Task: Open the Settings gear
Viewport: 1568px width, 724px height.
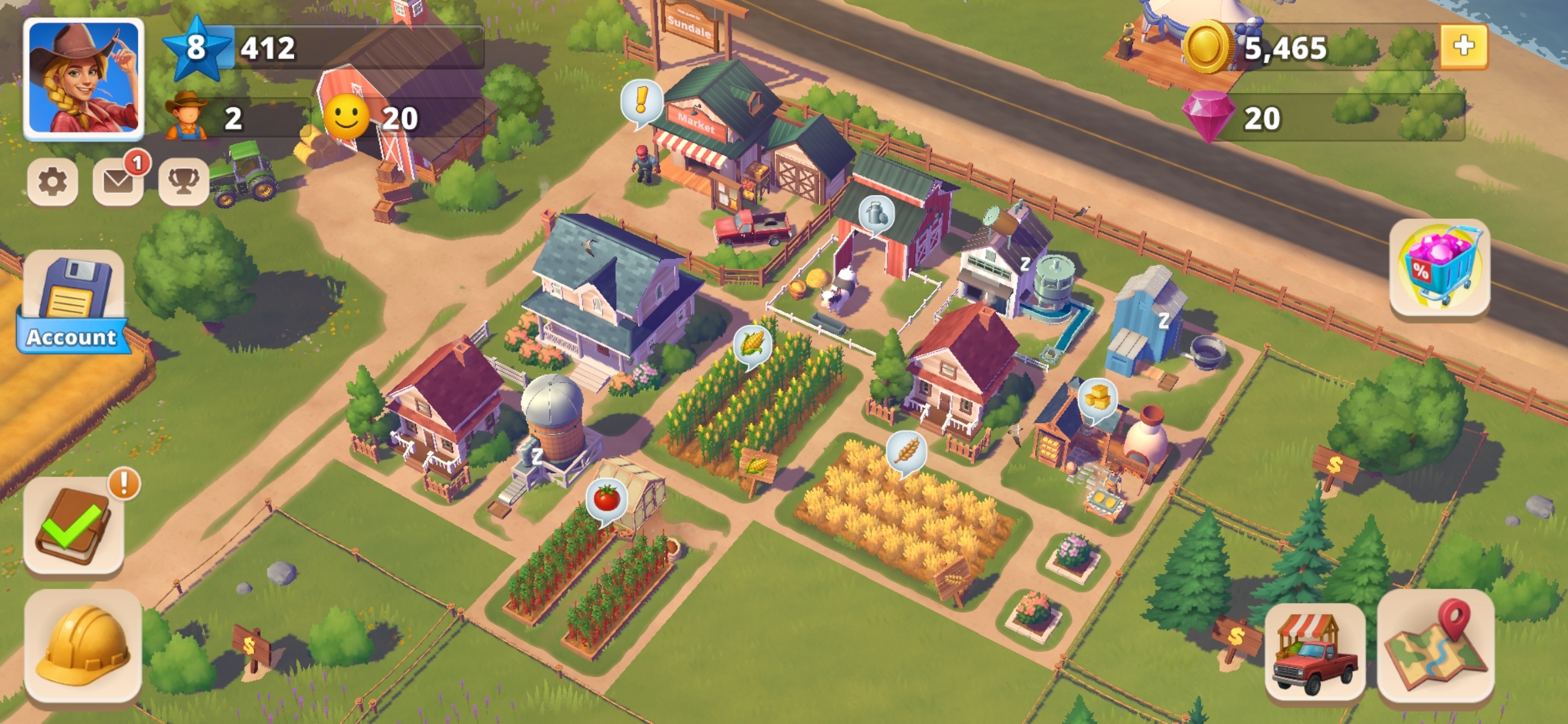Action: [54, 182]
